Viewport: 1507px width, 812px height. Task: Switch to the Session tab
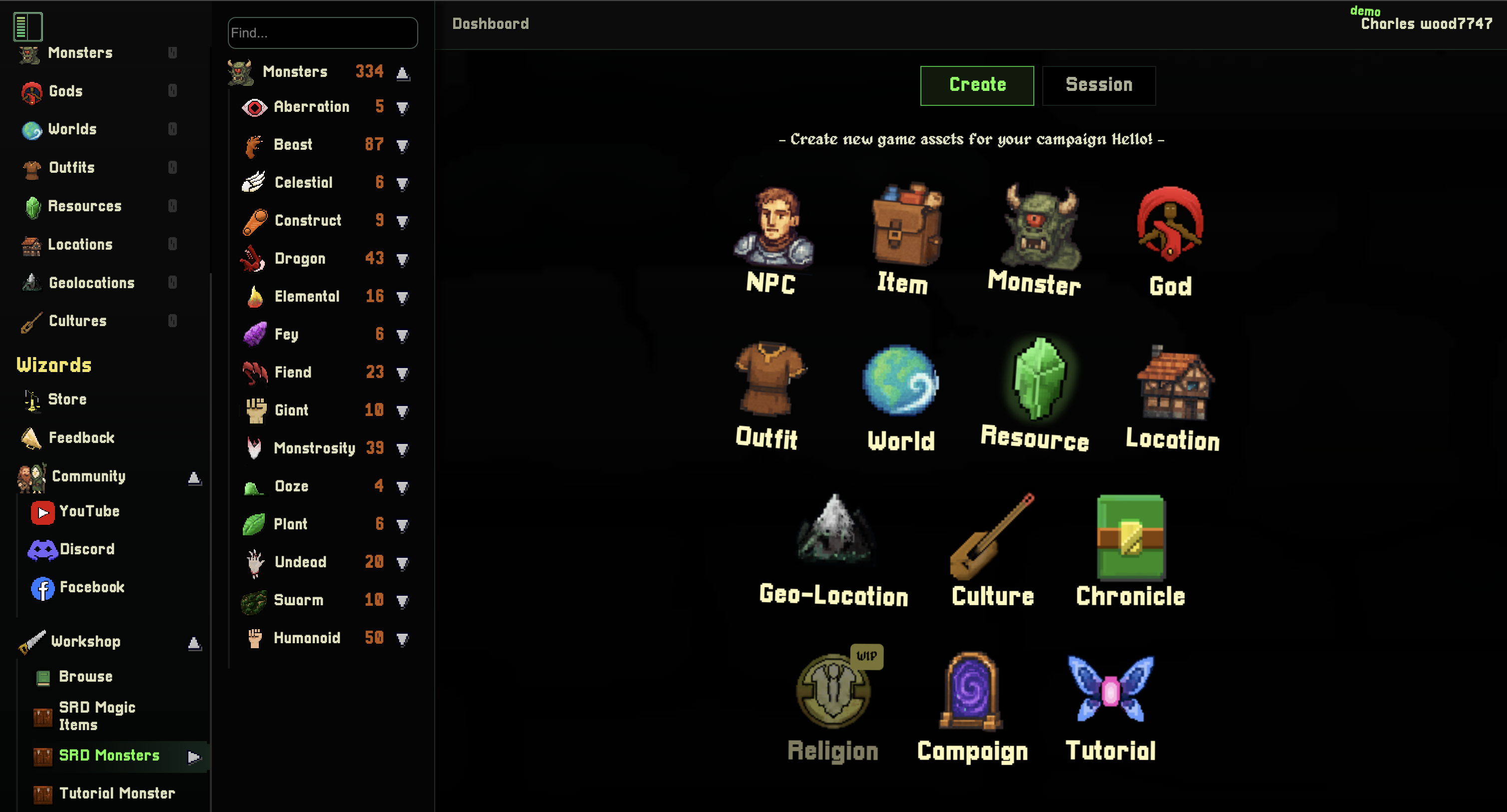click(1099, 85)
